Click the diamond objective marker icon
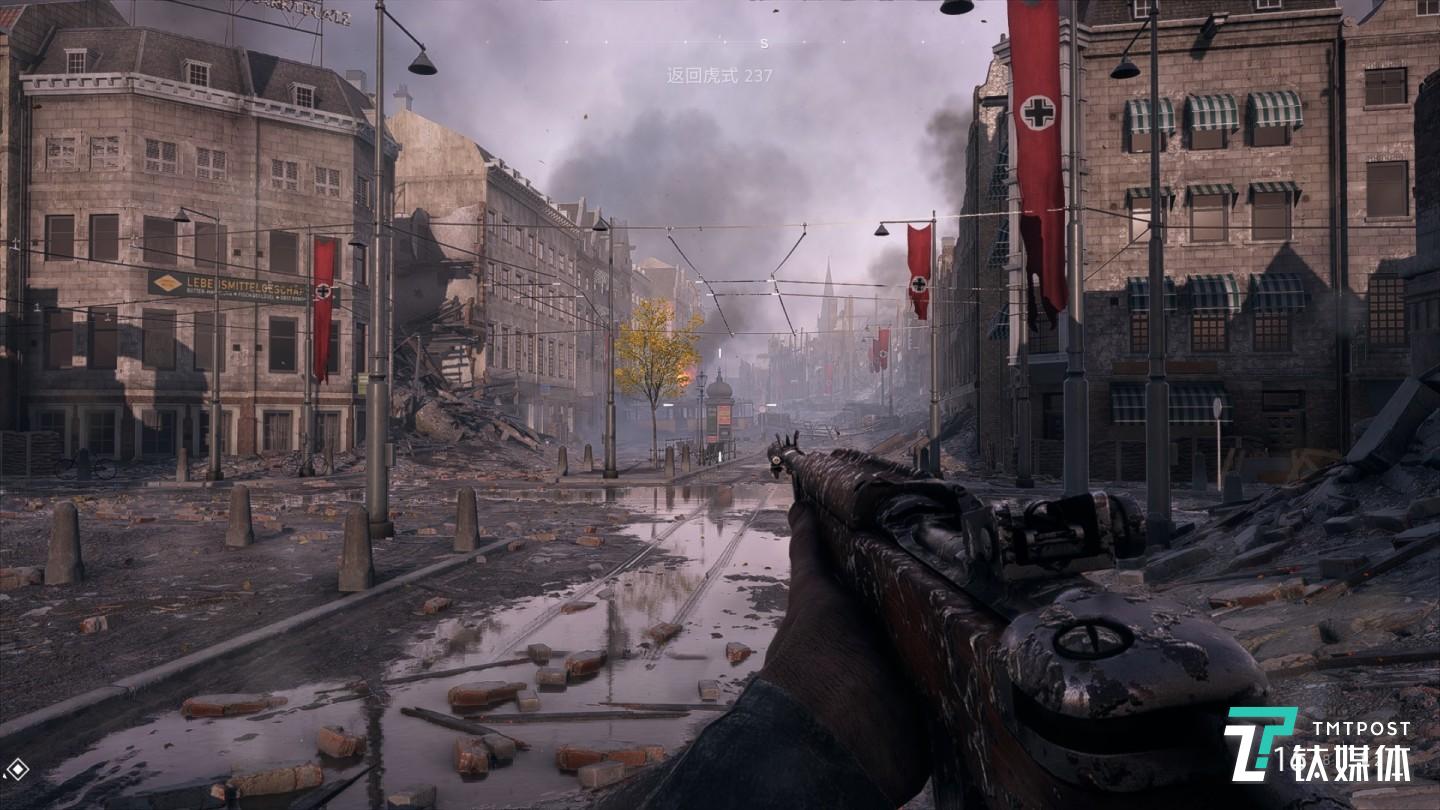 [x=16, y=769]
